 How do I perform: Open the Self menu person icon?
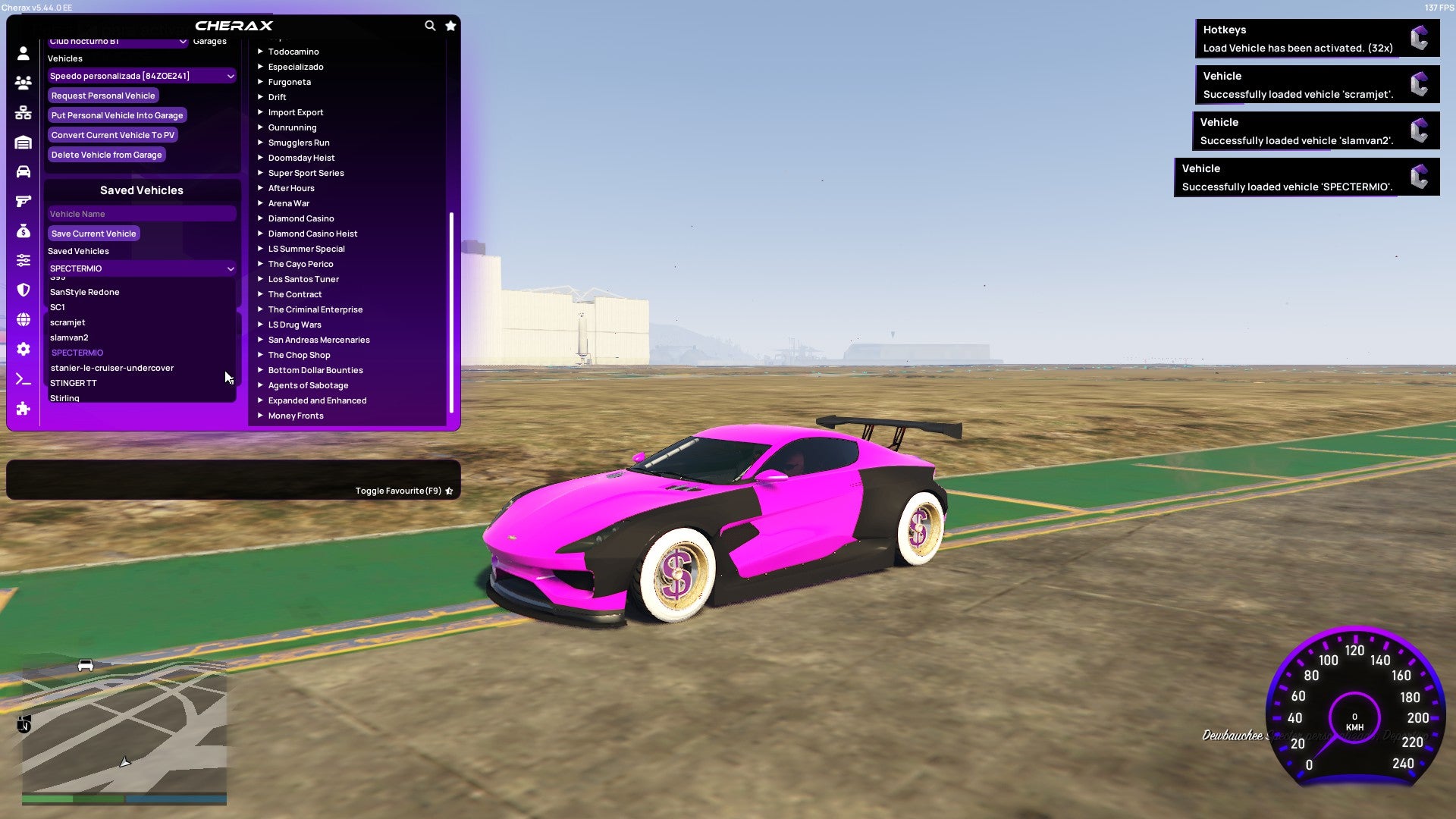22,53
